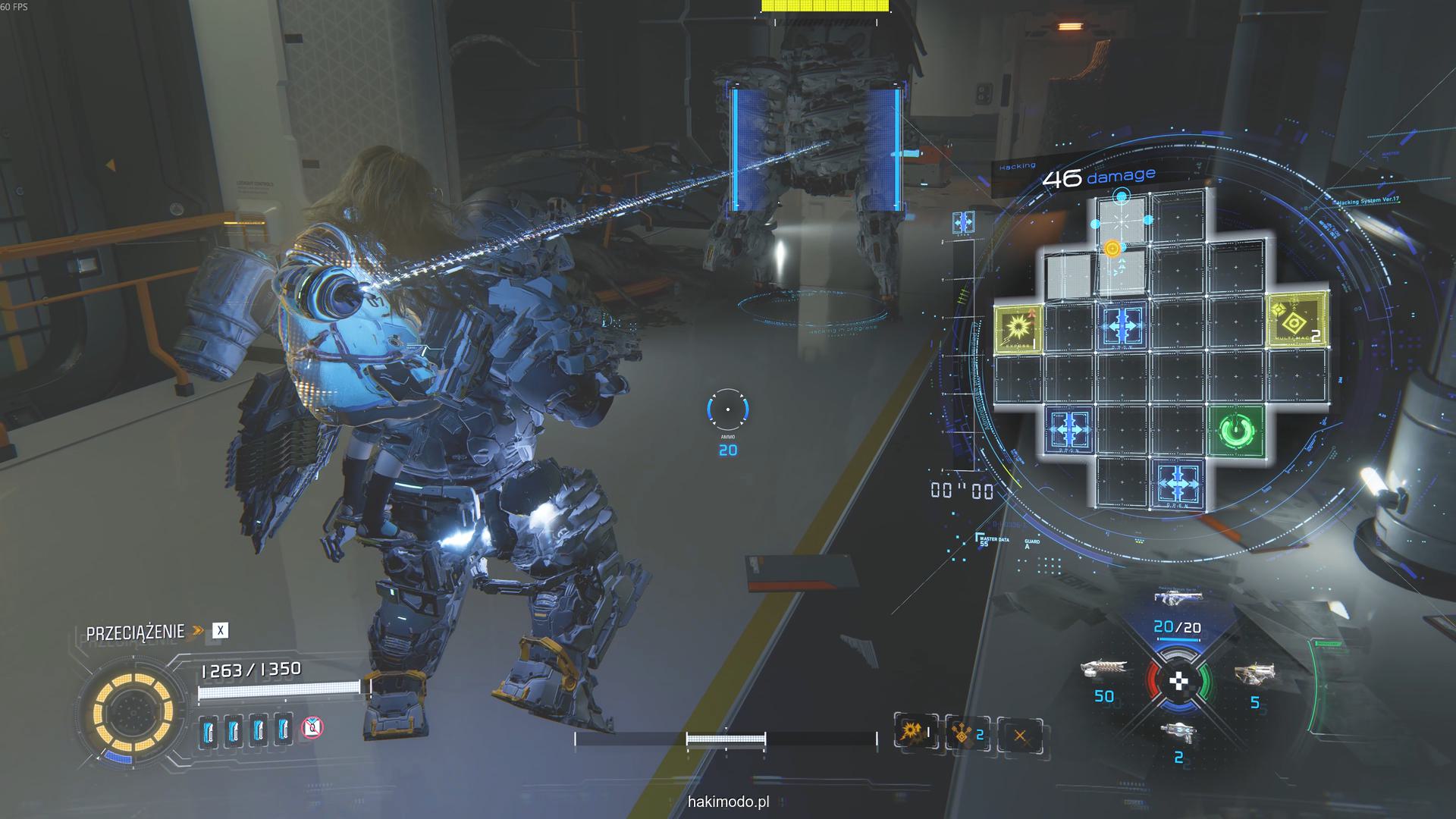
Task: Click the weapon wheel center D-pad icon
Action: click(1178, 681)
